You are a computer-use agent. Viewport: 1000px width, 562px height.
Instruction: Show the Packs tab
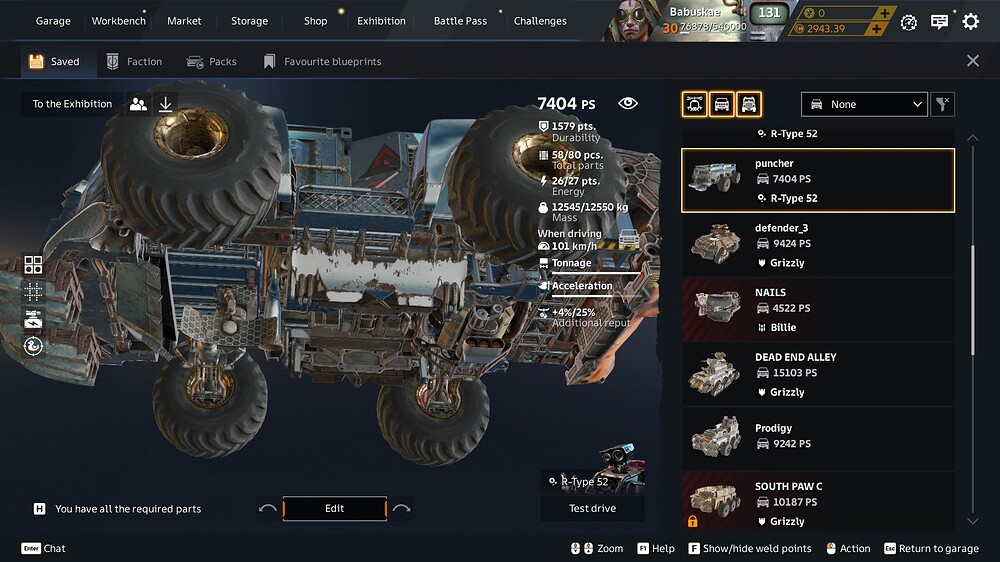212,62
